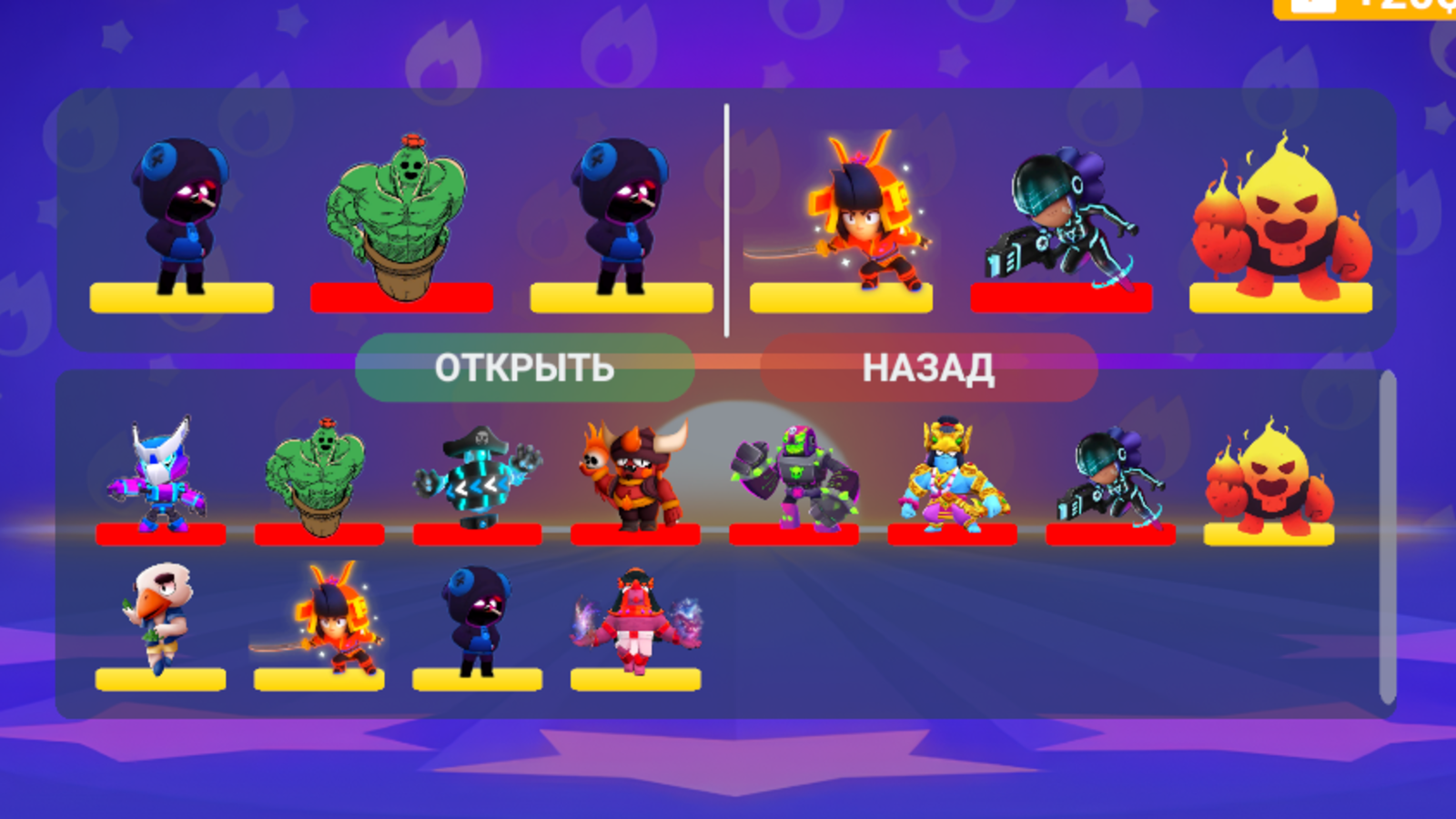Select the mecha crow with pink blasters
The image size is (1456, 819).
pyautogui.click(x=159, y=473)
